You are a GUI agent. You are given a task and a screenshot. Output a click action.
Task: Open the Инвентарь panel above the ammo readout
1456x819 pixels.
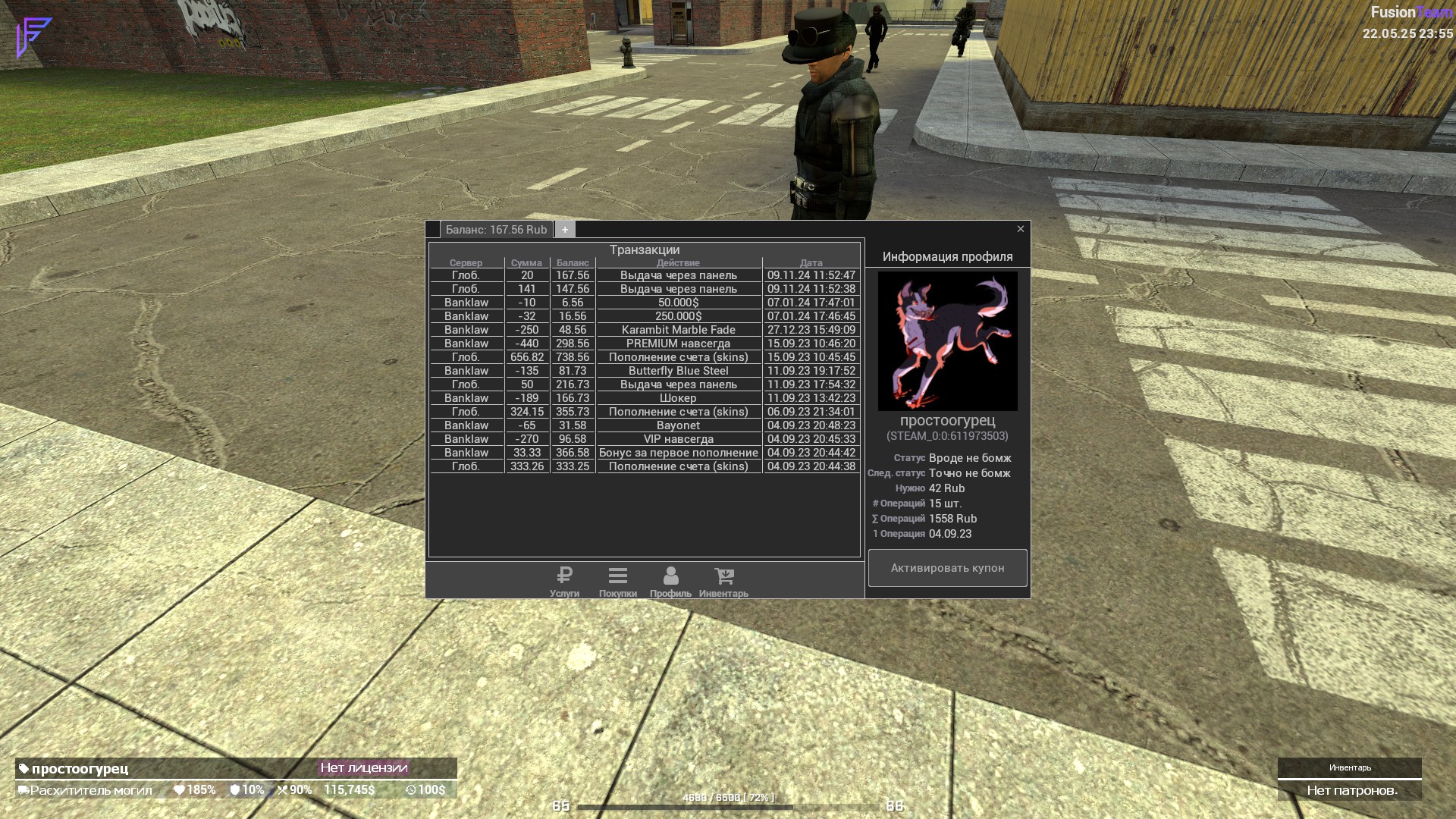tap(1349, 768)
